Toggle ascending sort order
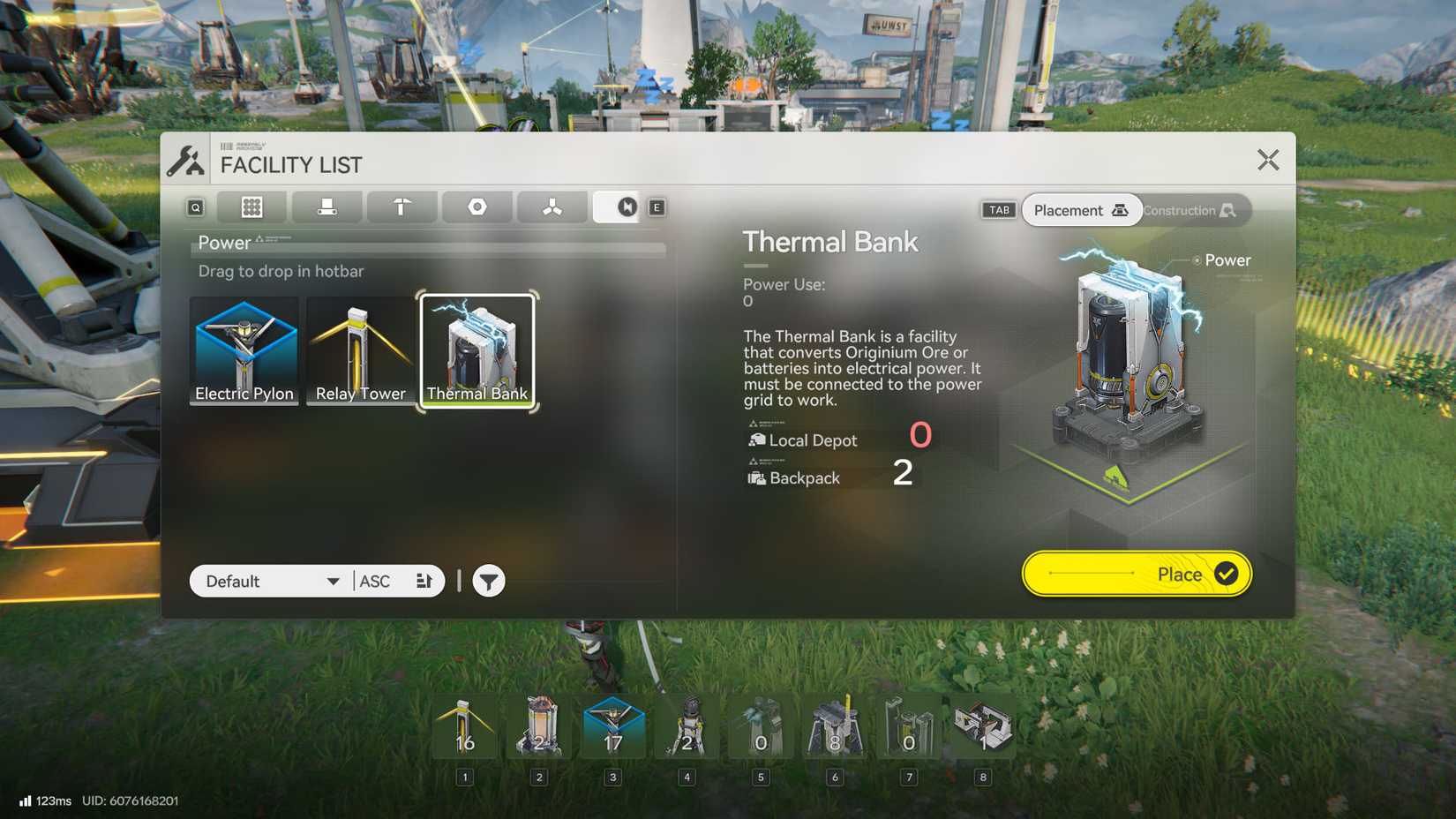Image resolution: width=1456 pixels, height=819 pixels. [x=374, y=581]
